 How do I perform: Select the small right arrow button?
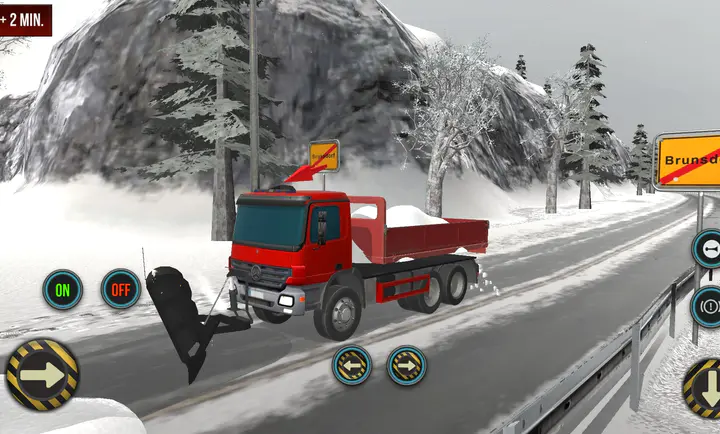[407, 365]
